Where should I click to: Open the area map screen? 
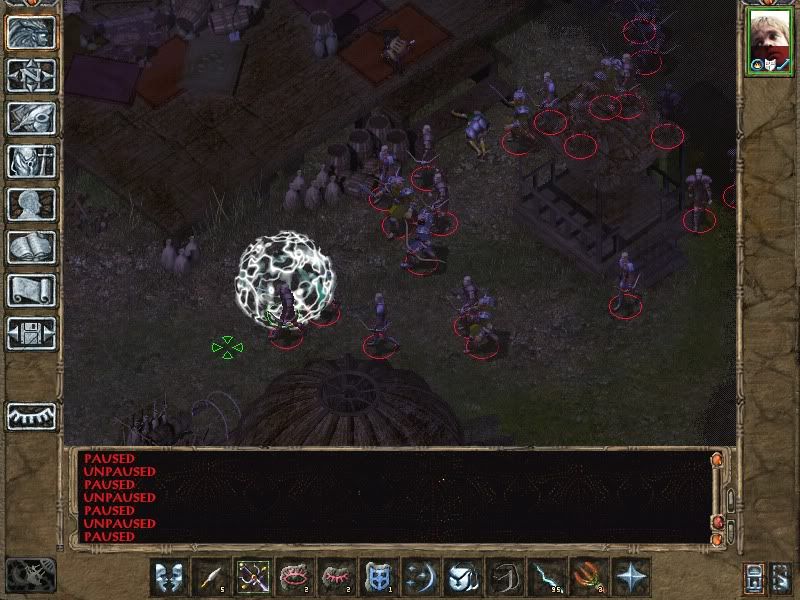click(x=32, y=75)
